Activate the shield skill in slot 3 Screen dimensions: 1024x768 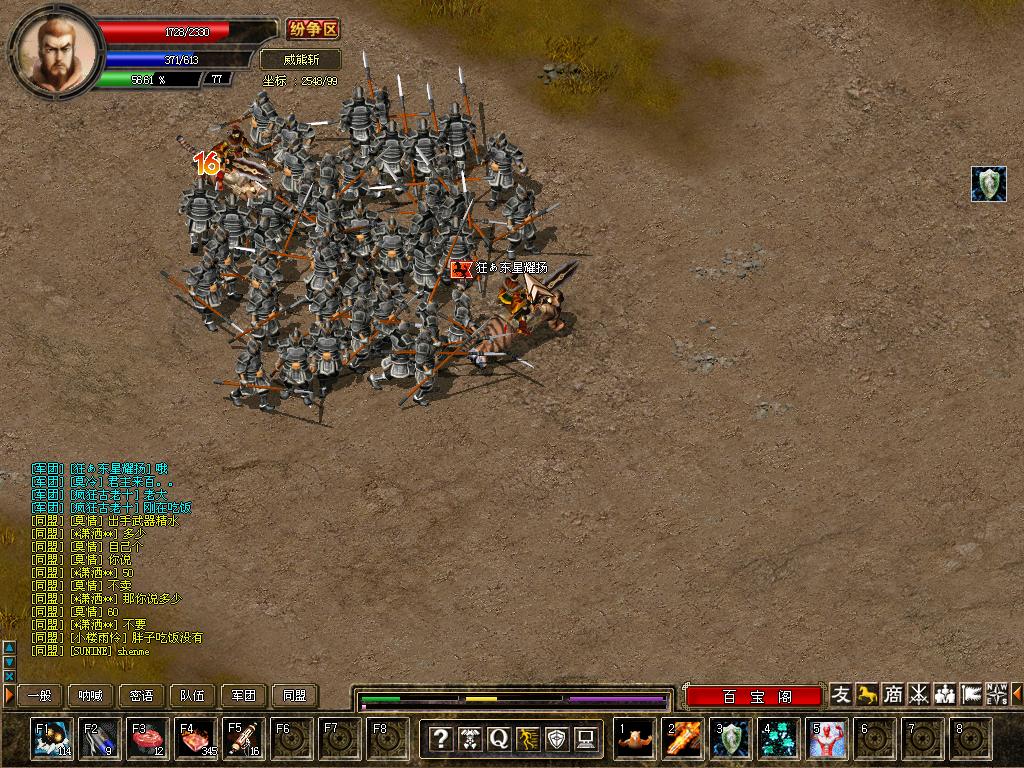pos(732,738)
